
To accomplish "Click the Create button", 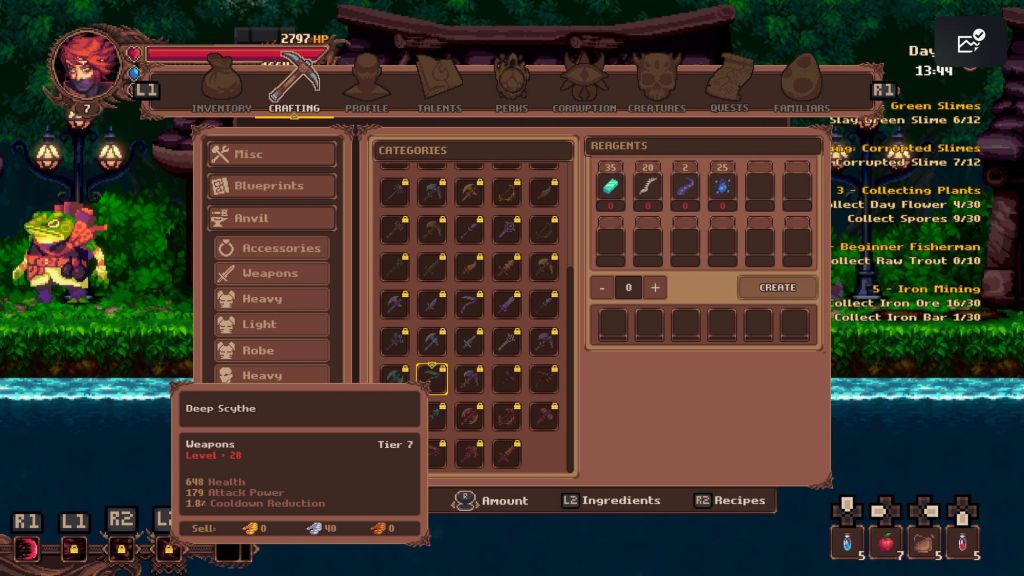I will click(777, 288).
